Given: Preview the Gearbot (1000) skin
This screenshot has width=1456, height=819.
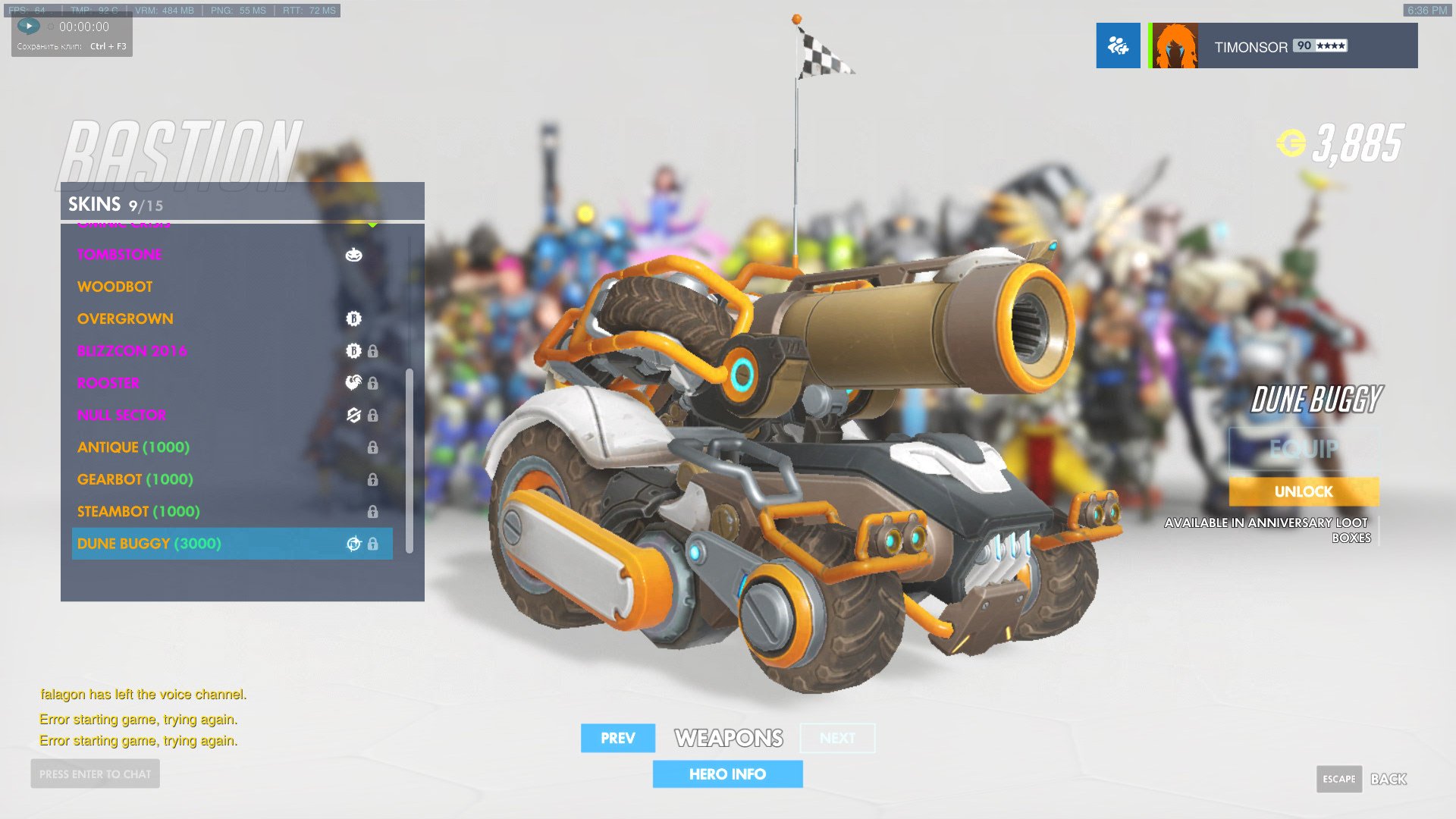Looking at the screenshot, I should pyautogui.click(x=135, y=479).
